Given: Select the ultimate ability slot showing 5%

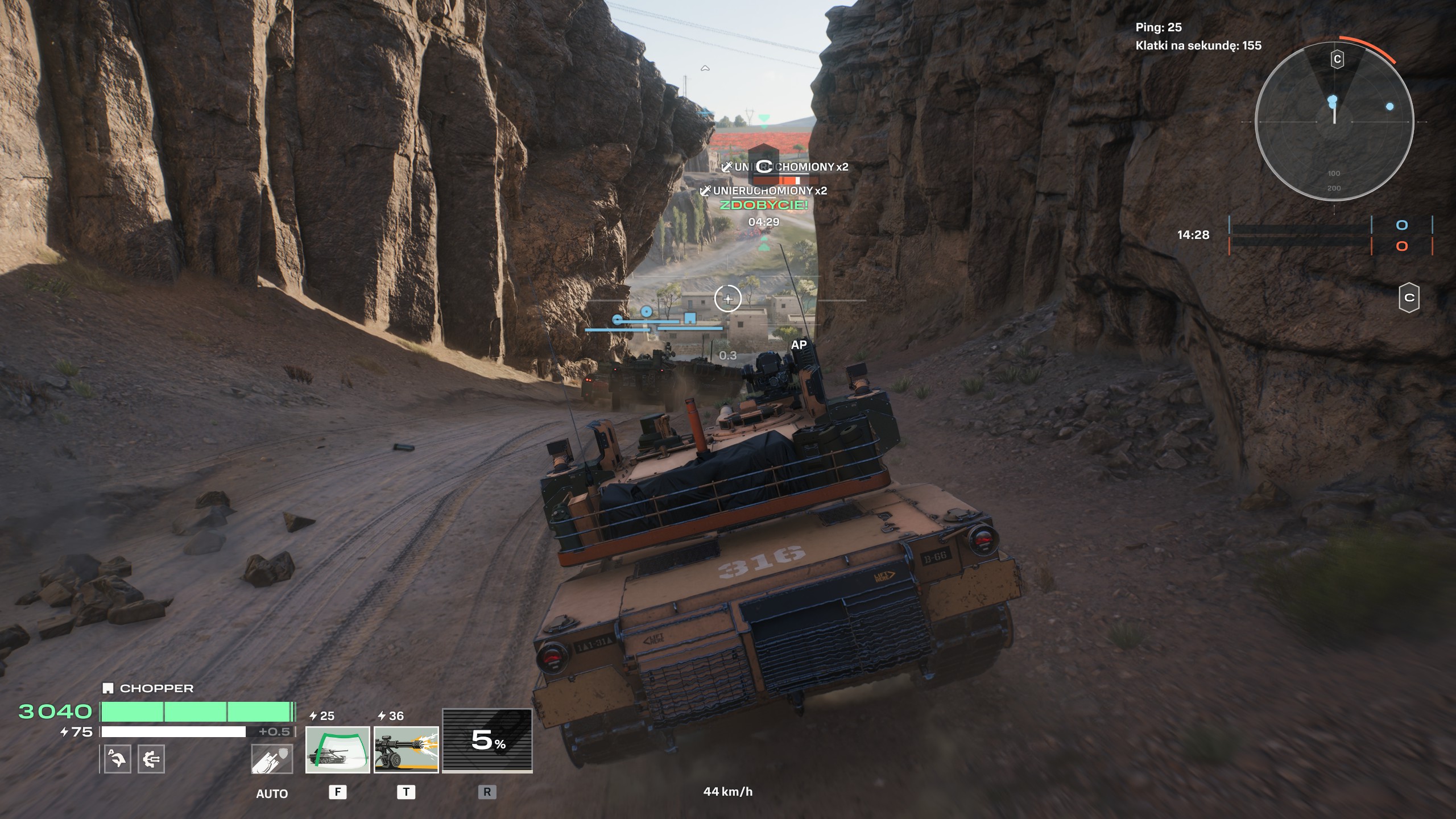Looking at the screenshot, I should click(x=487, y=740).
